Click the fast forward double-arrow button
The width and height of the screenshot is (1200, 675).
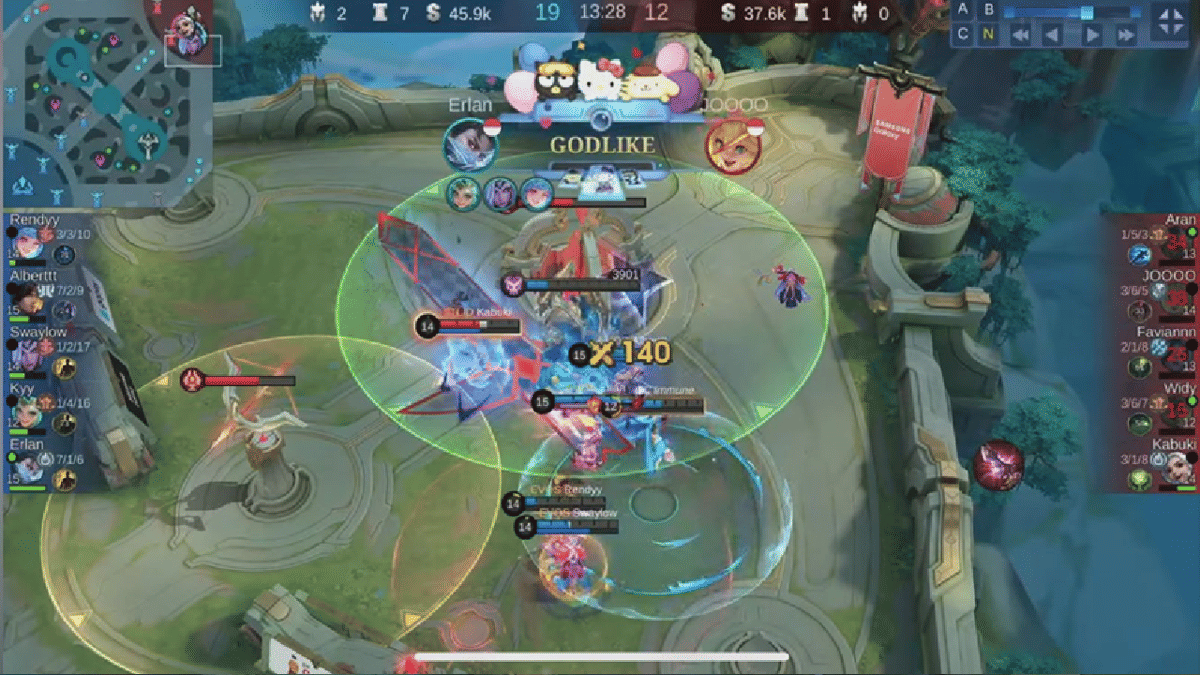[1126, 35]
